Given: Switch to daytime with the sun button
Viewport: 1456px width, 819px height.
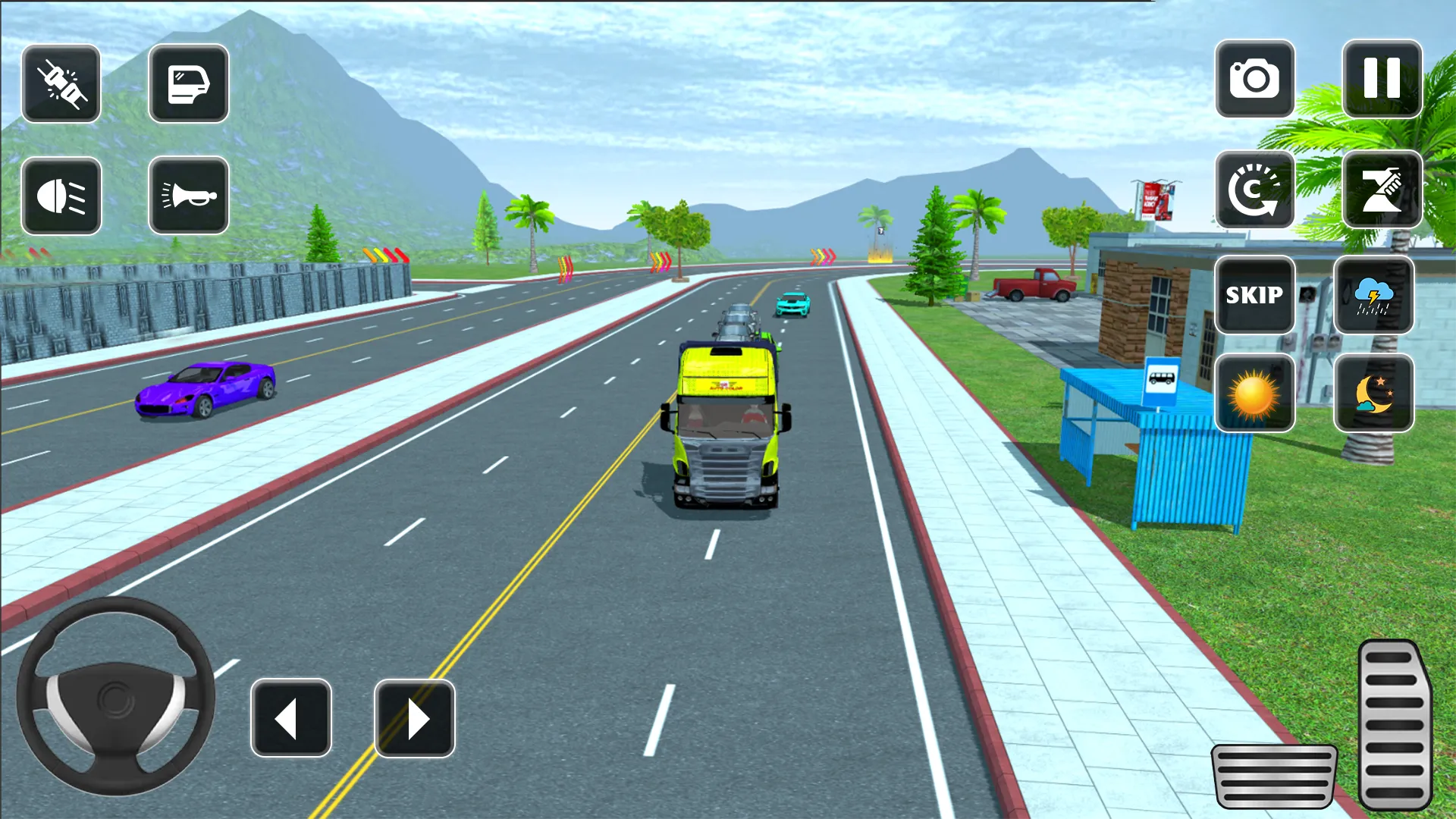Looking at the screenshot, I should click(x=1255, y=394).
